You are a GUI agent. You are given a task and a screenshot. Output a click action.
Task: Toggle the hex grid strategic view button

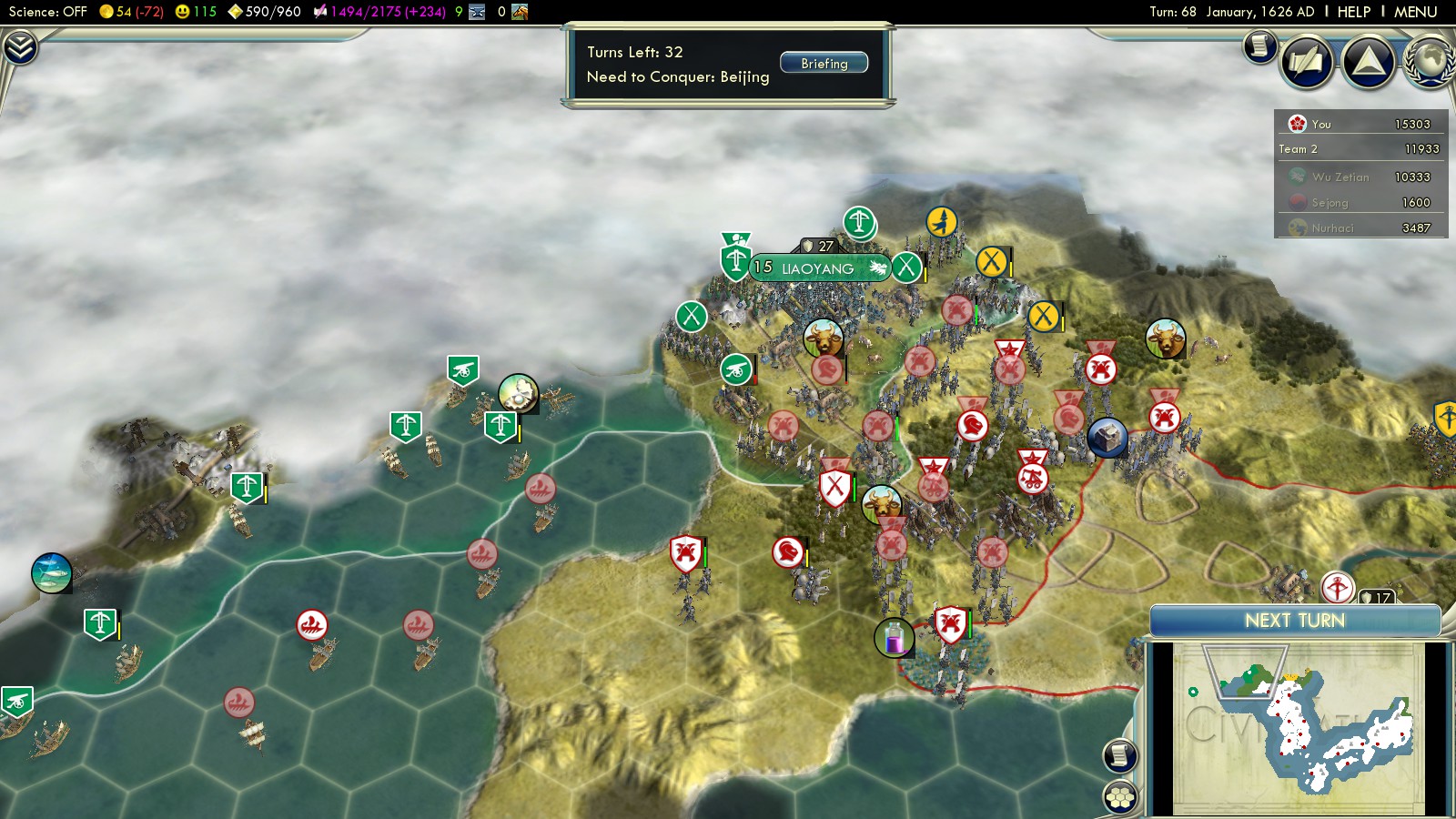(1119, 797)
